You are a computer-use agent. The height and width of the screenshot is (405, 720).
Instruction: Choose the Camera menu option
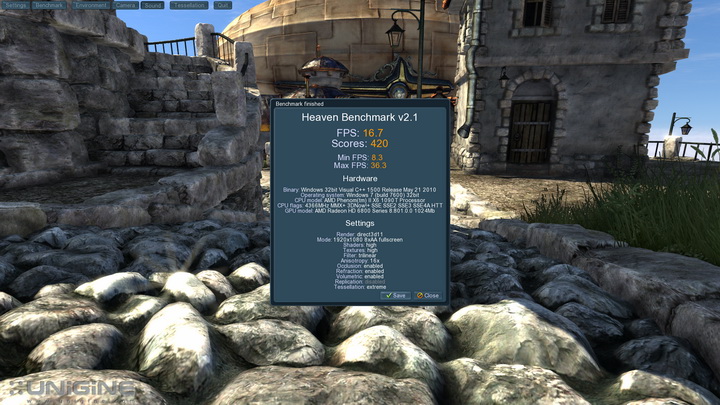[126, 5]
